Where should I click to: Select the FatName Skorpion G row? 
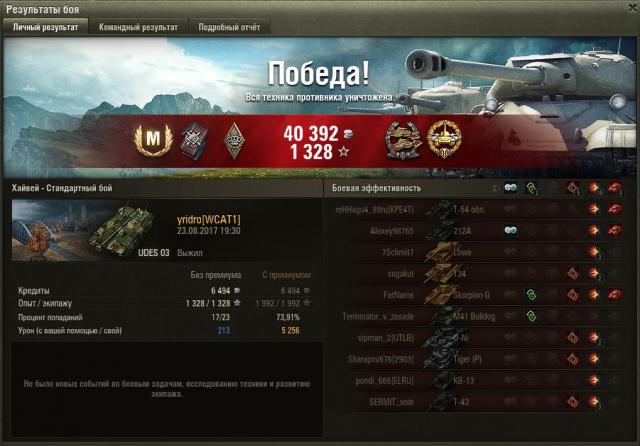pyautogui.click(x=470, y=295)
